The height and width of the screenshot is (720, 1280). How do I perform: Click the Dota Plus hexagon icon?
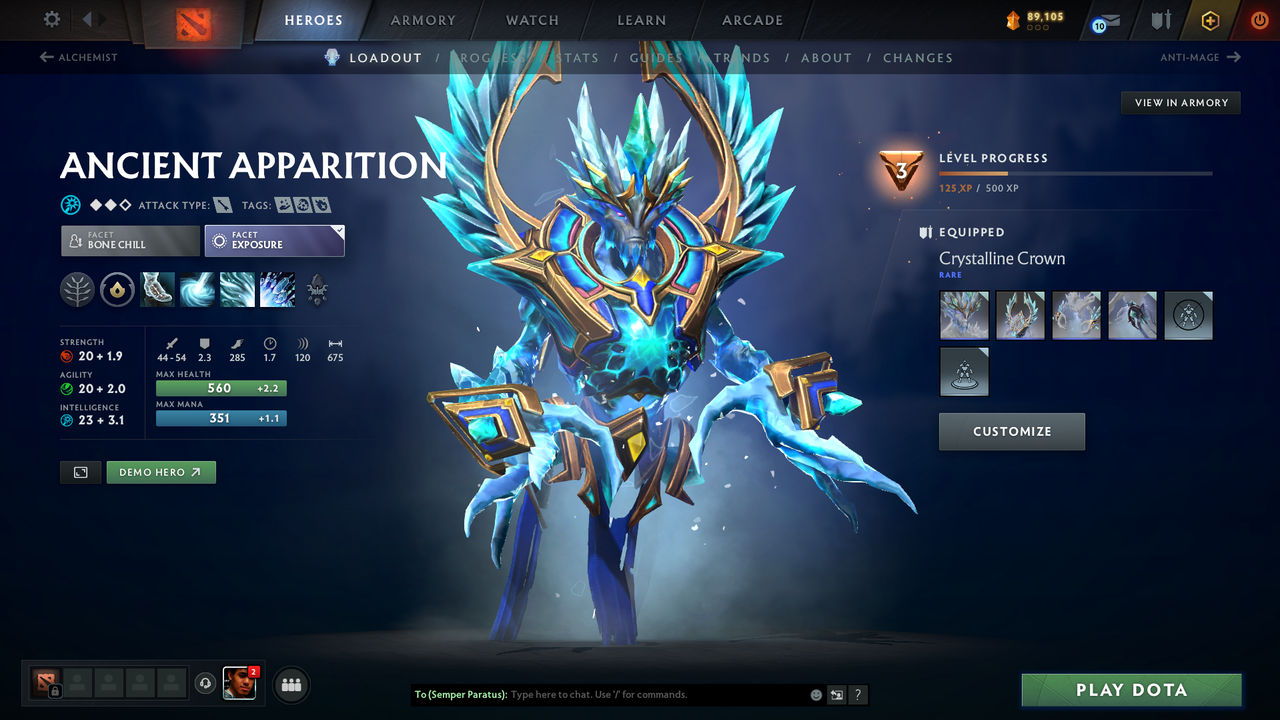(x=1210, y=20)
